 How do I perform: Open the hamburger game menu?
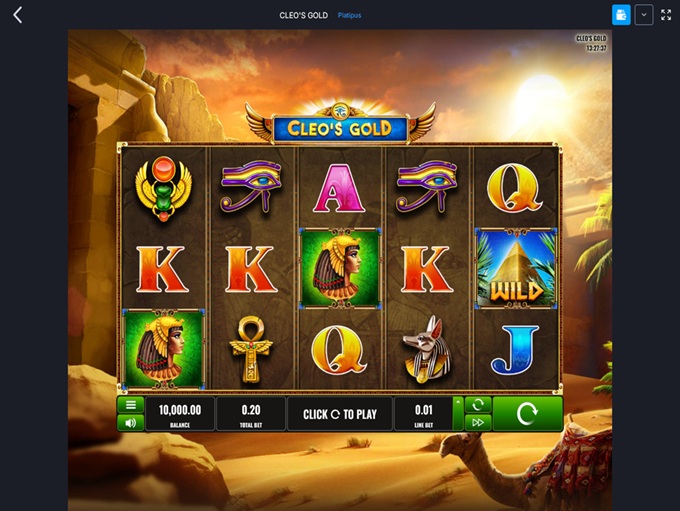[130, 405]
